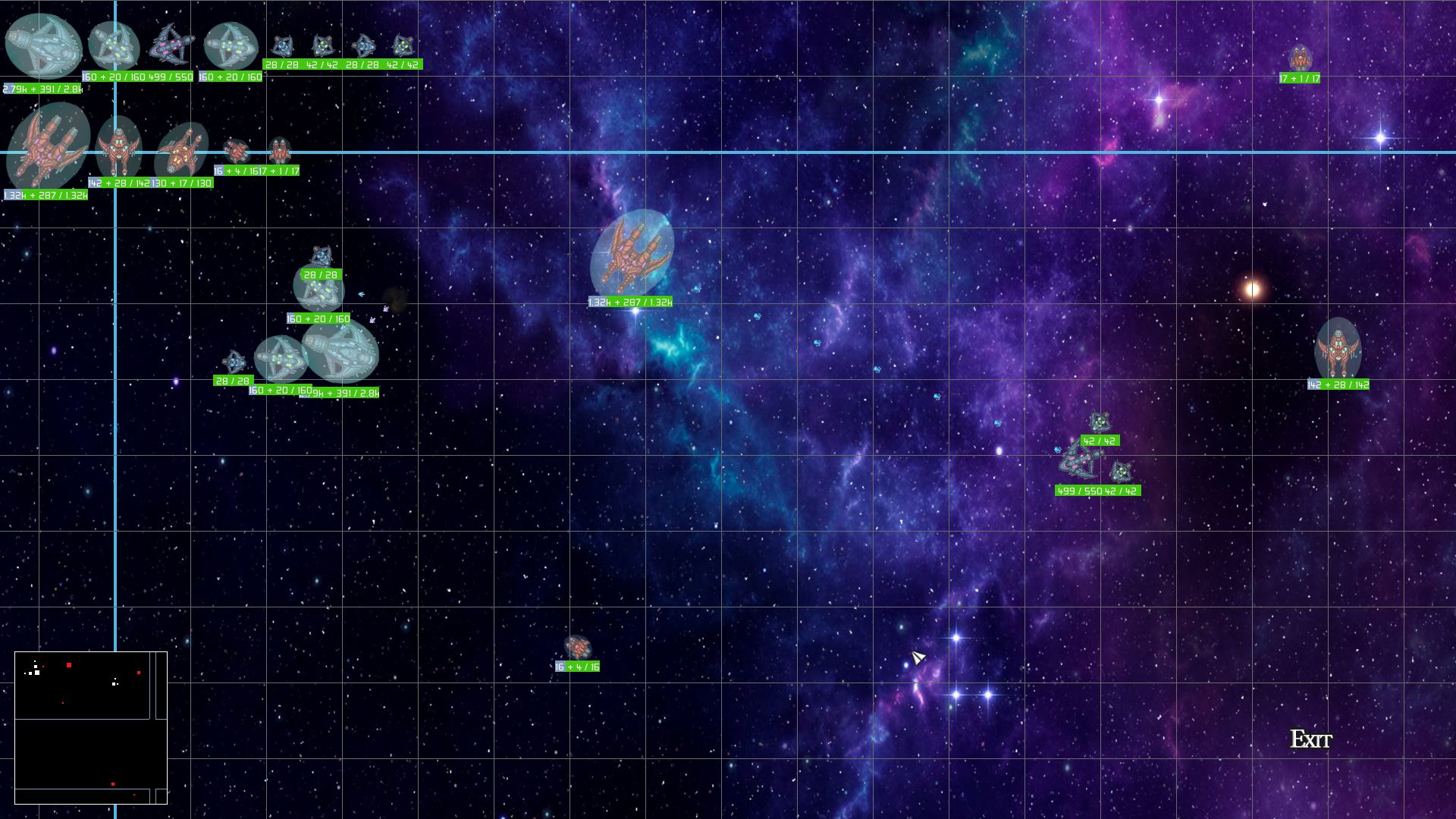Click the 2.79k+391/2.8k health bar label
The height and width of the screenshot is (819, 1456).
[x=42, y=89]
